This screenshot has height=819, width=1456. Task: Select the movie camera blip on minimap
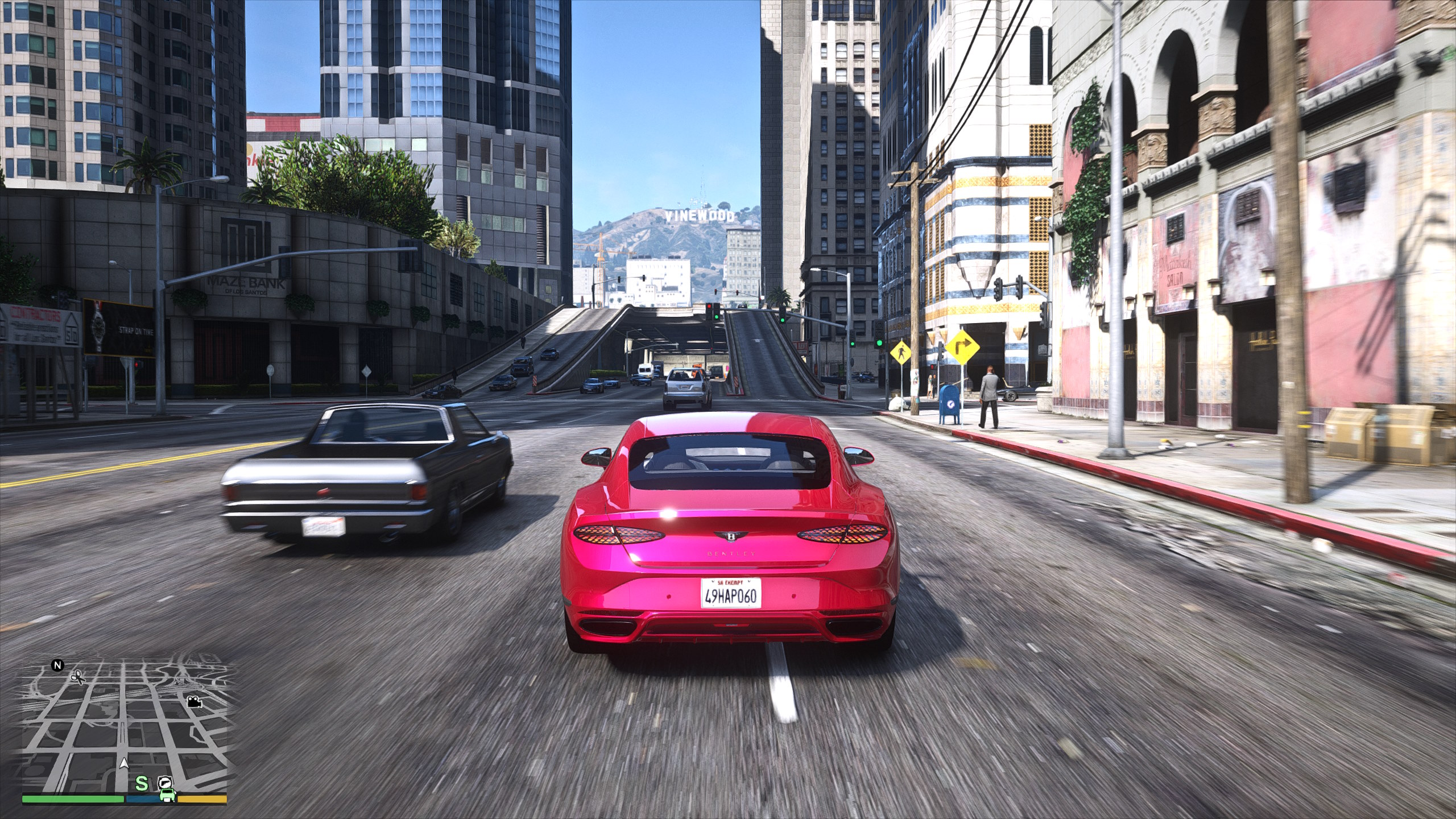(195, 702)
